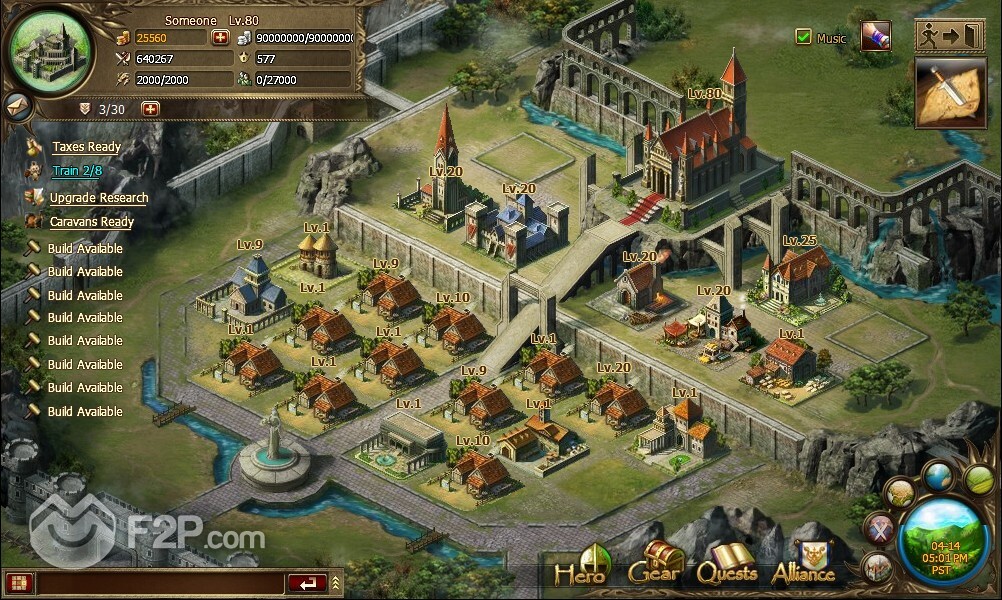Open the world globe view
This screenshot has width=1002, height=600.
[937, 476]
